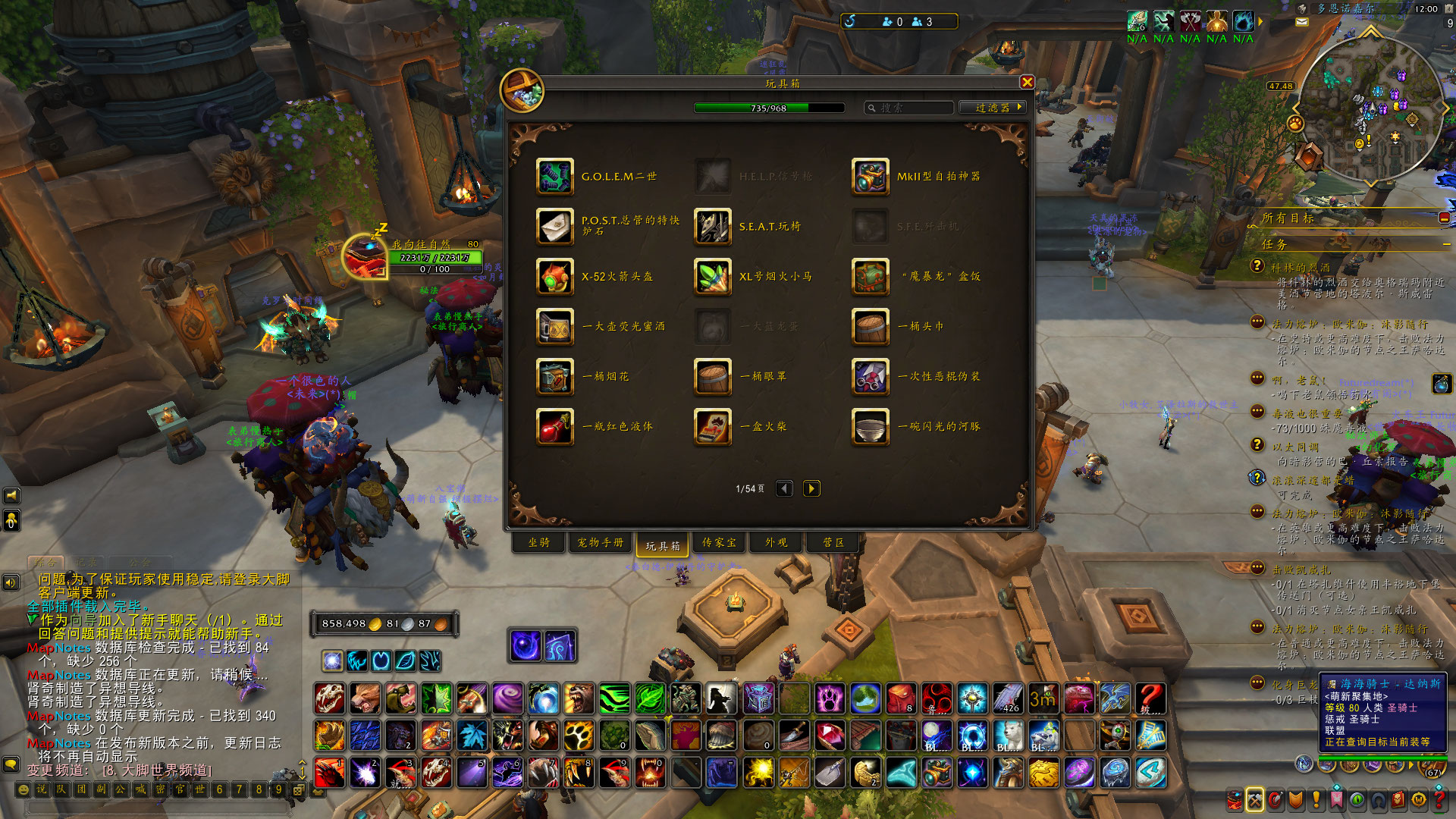Close the Toy Box window

pos(1027,82)
